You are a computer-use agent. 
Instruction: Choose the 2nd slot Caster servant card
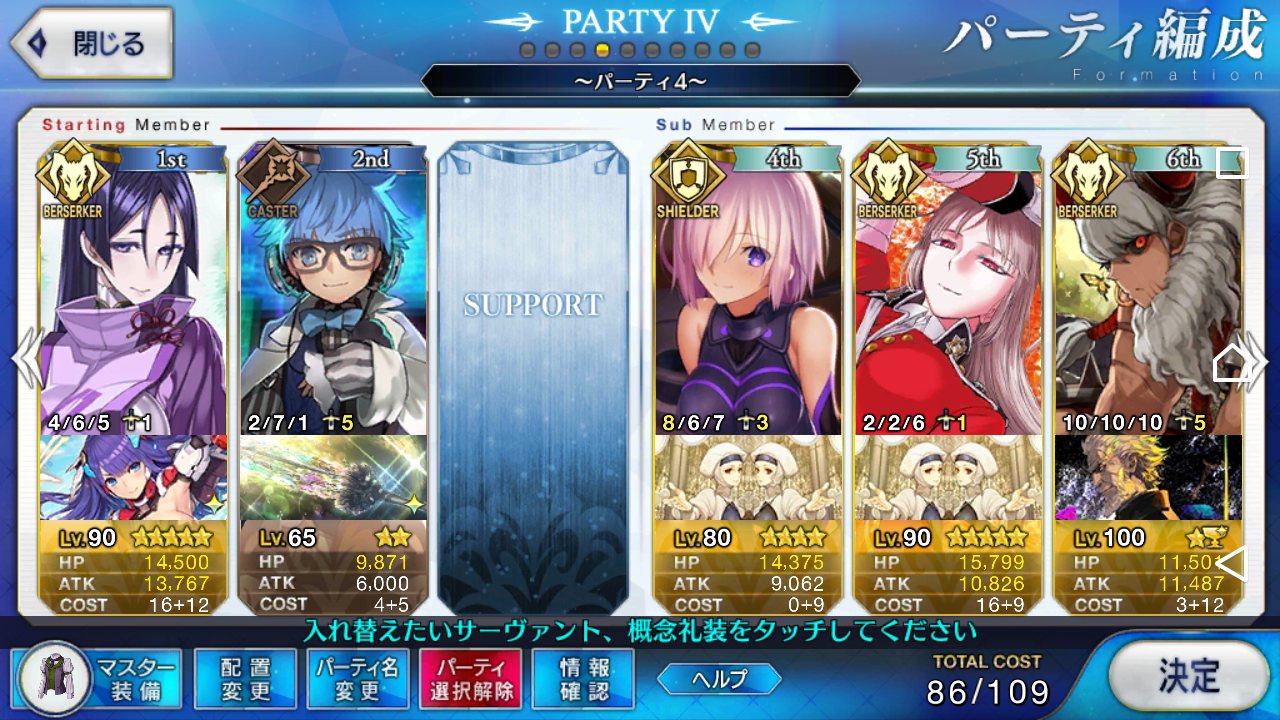(333, 300)
